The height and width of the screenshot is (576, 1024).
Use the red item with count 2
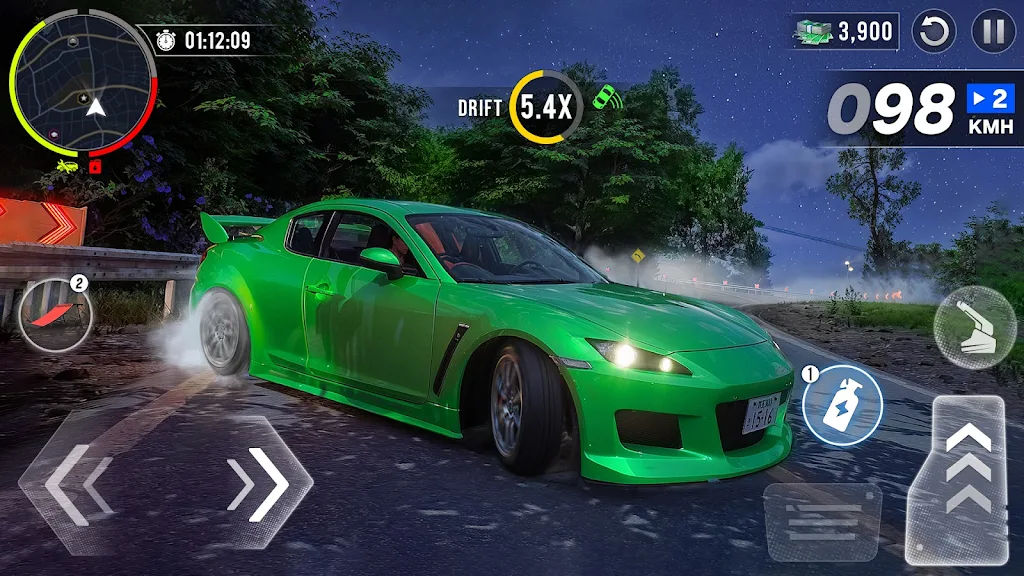coord(56,315)
